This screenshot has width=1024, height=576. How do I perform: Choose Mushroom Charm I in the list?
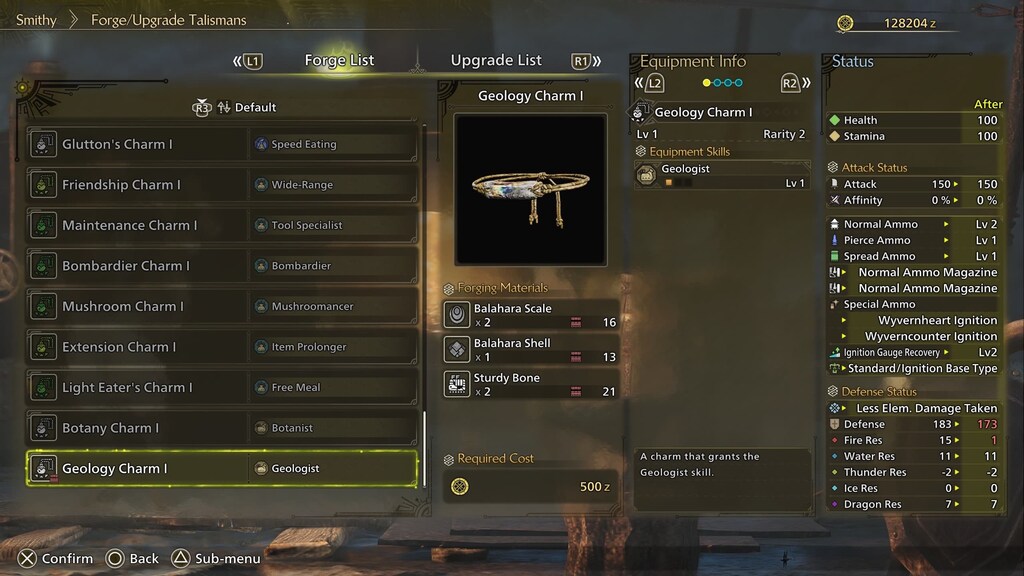222,306
